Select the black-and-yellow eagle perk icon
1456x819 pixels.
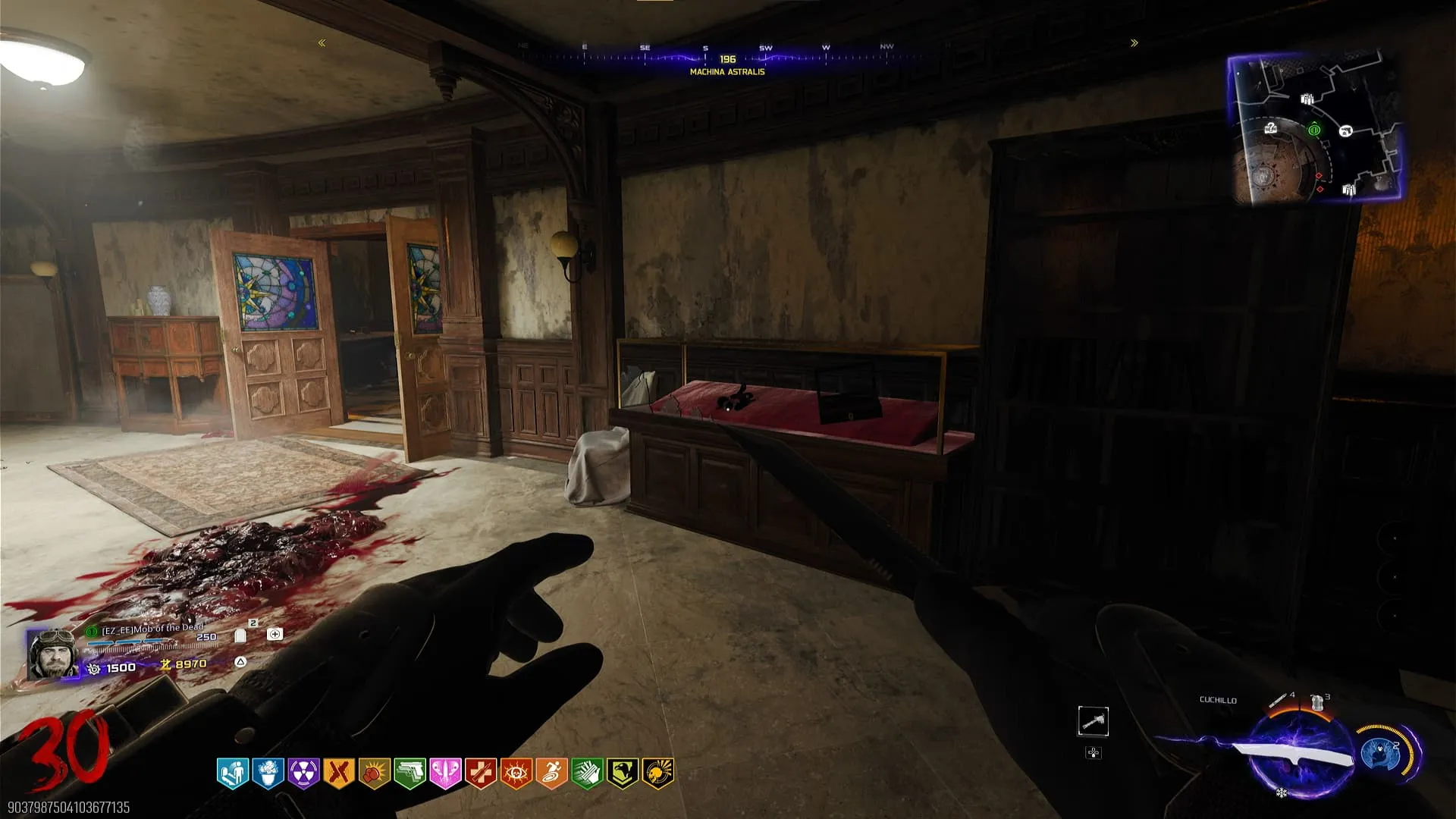pyautogui.click(x=622, y=773)
